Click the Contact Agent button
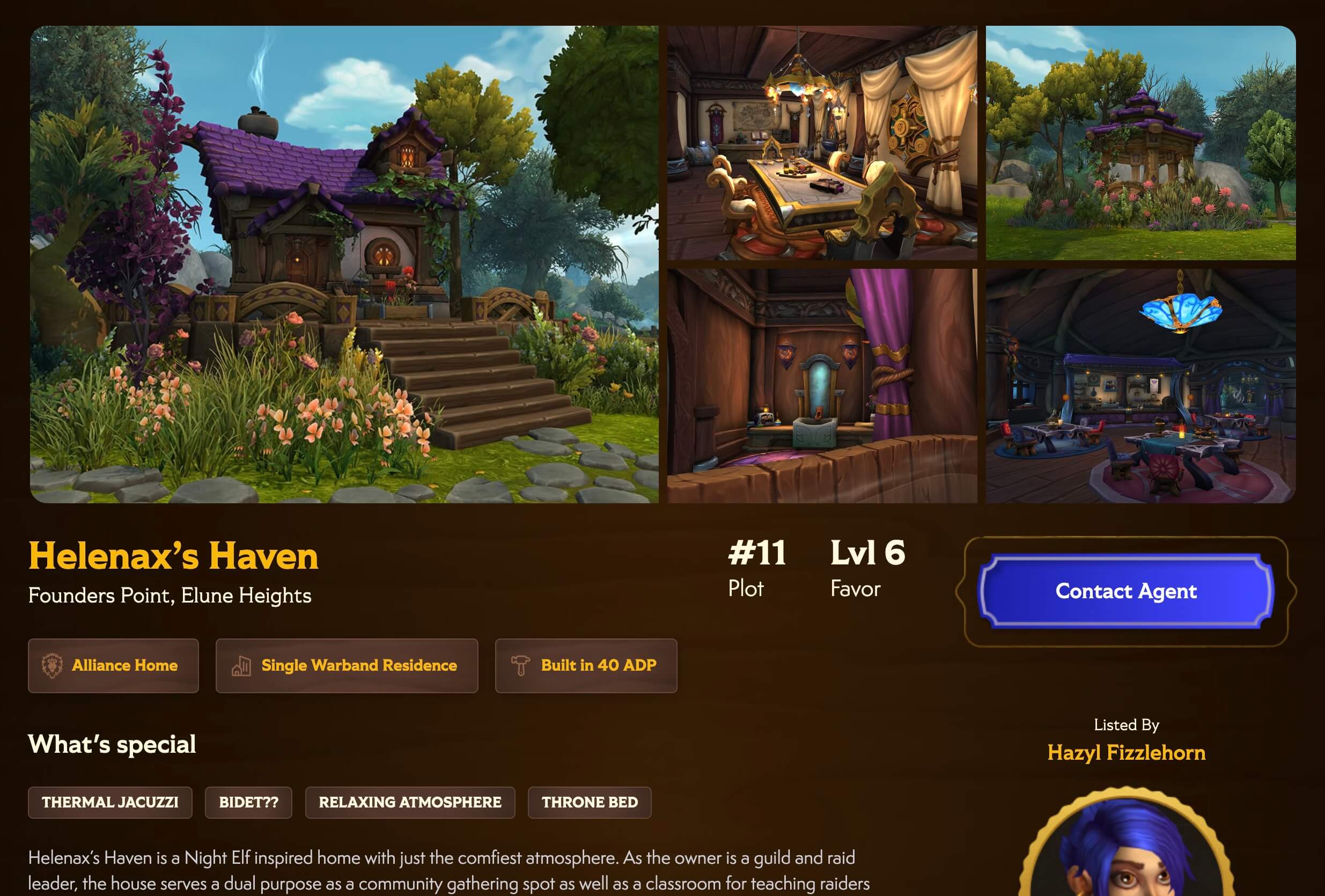1325x896 pixels. pyautogui.click(x=1126, y=591)
